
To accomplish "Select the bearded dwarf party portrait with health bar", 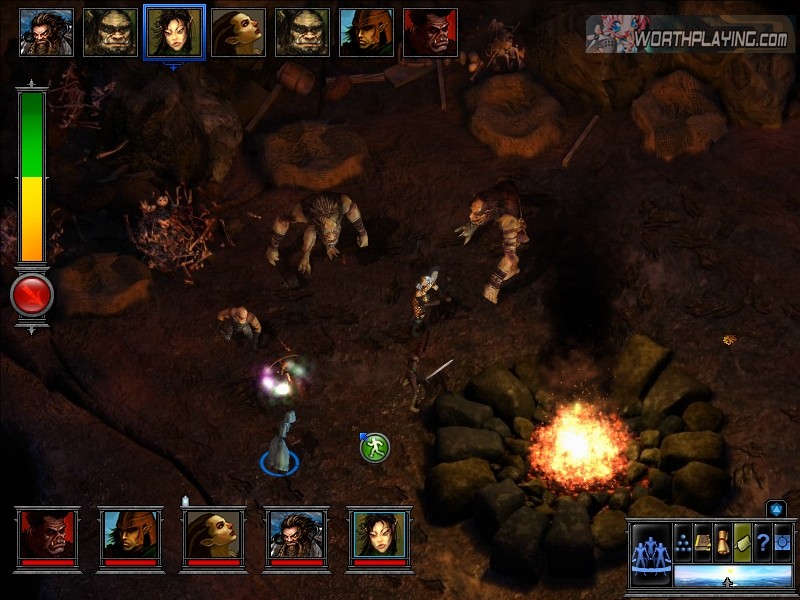I will [x=297, y=537].
